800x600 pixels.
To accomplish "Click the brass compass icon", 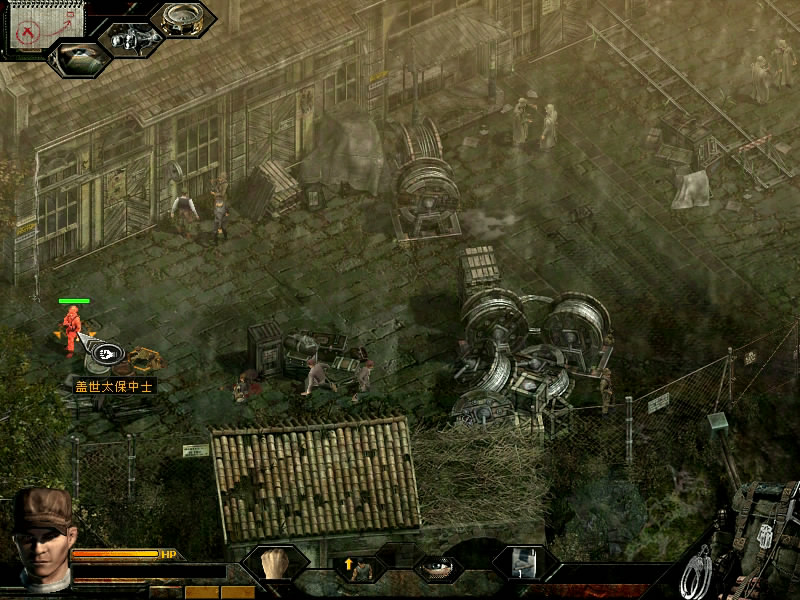I will 183,19.
